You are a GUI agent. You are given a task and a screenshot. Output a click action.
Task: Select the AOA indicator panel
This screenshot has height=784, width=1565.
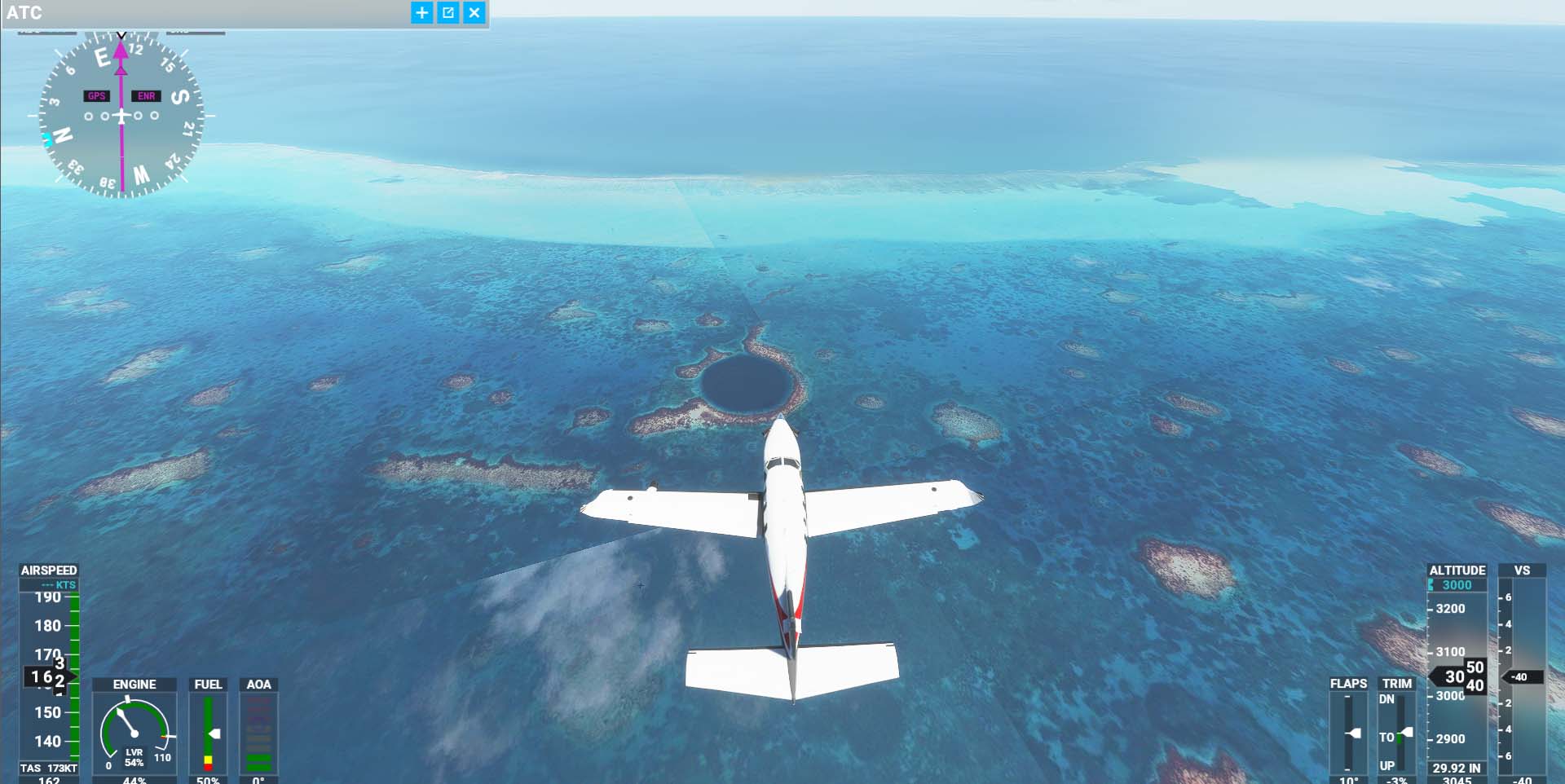pyautogui.click(x=259, y=733)
